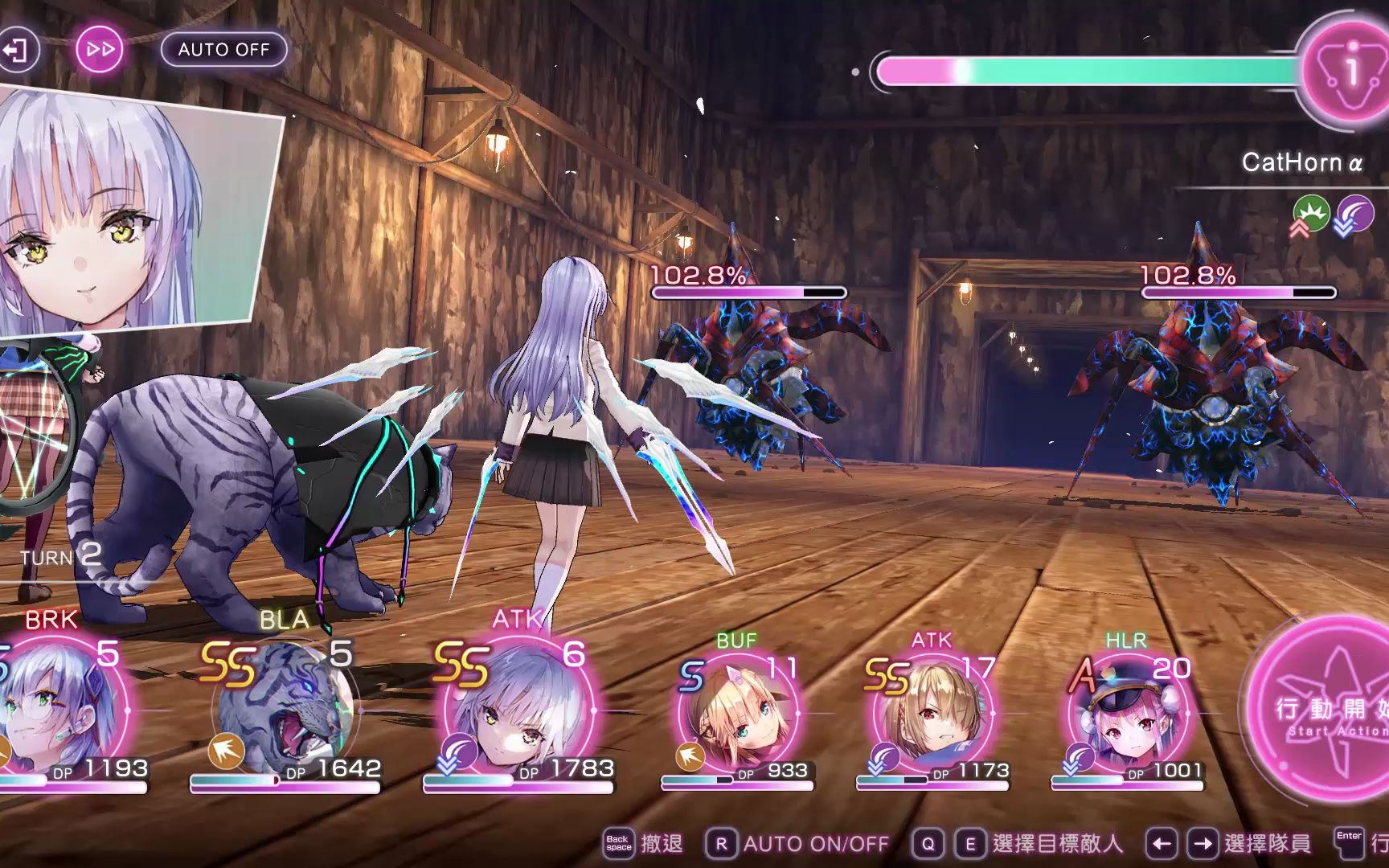Click the exit battle icon
The height and width of the screenshot is (868, 1389).
[x=16, y=50]
